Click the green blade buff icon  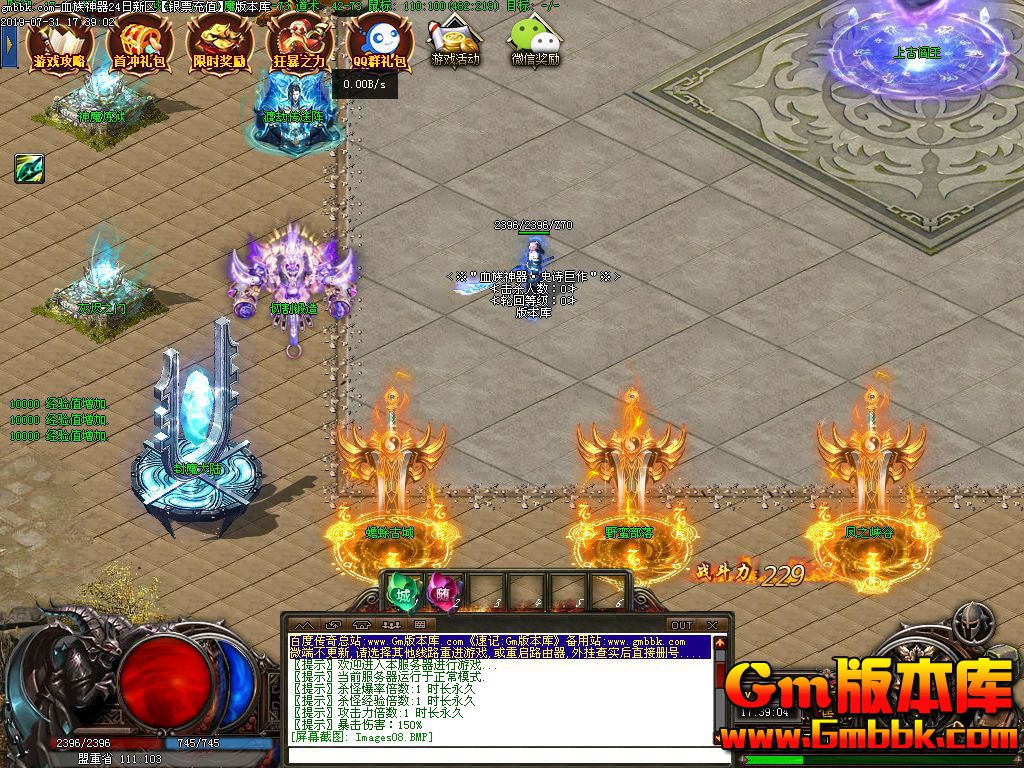point(29,169)
